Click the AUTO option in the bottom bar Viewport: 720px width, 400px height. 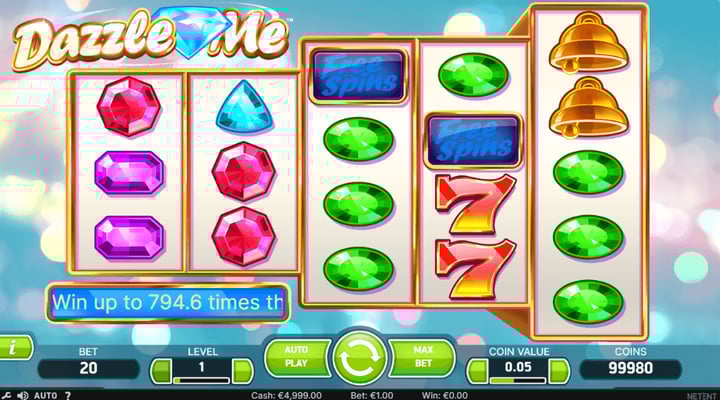pyautogui.click(x=45, y=395)
